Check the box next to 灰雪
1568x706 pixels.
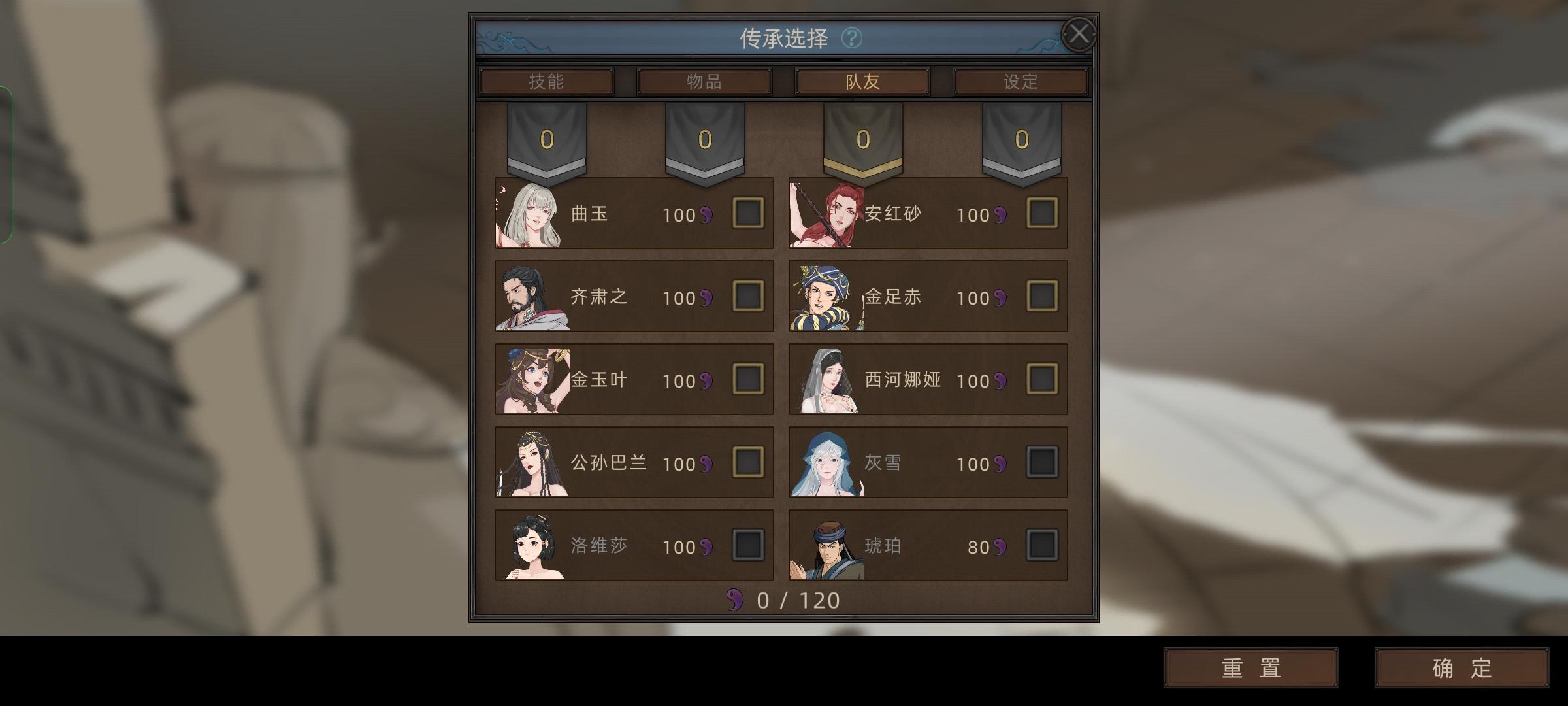[1041, 463]
